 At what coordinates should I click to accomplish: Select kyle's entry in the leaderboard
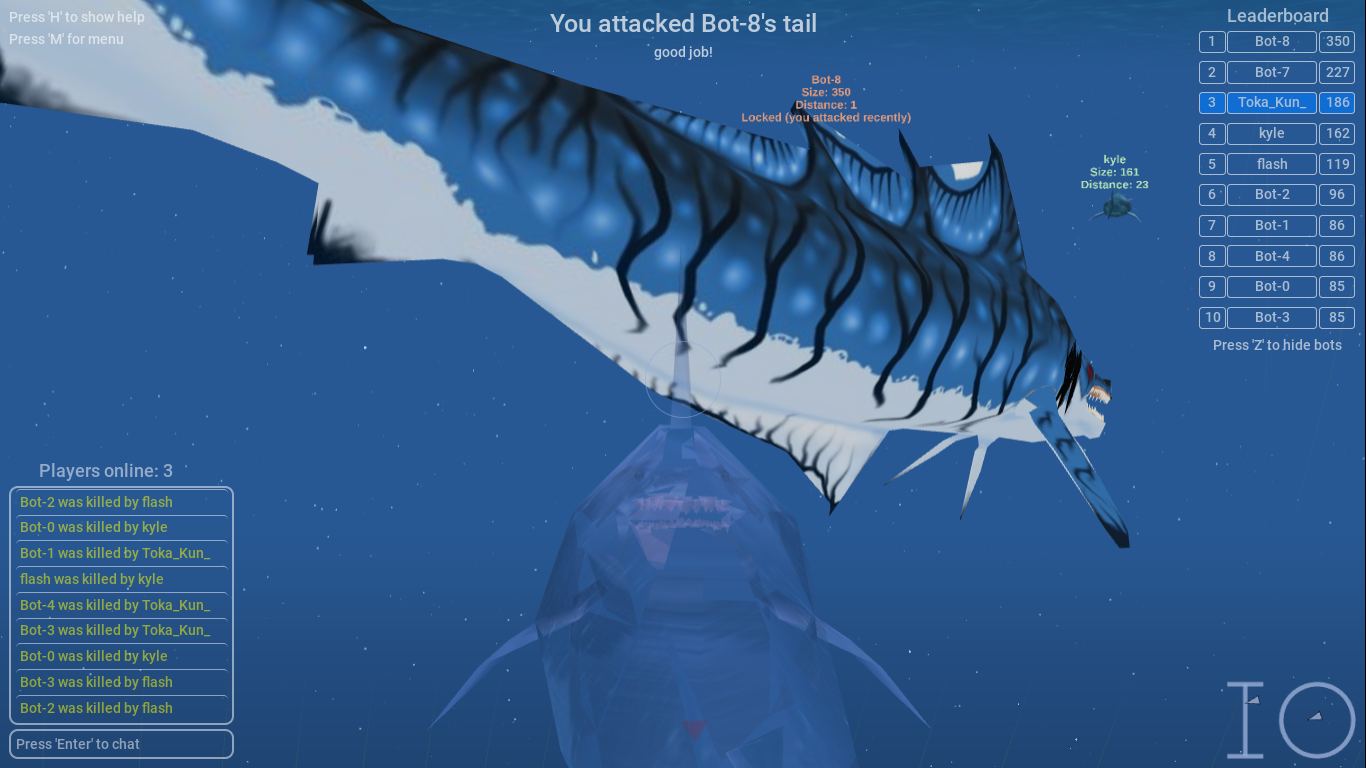click(1271, 133)
